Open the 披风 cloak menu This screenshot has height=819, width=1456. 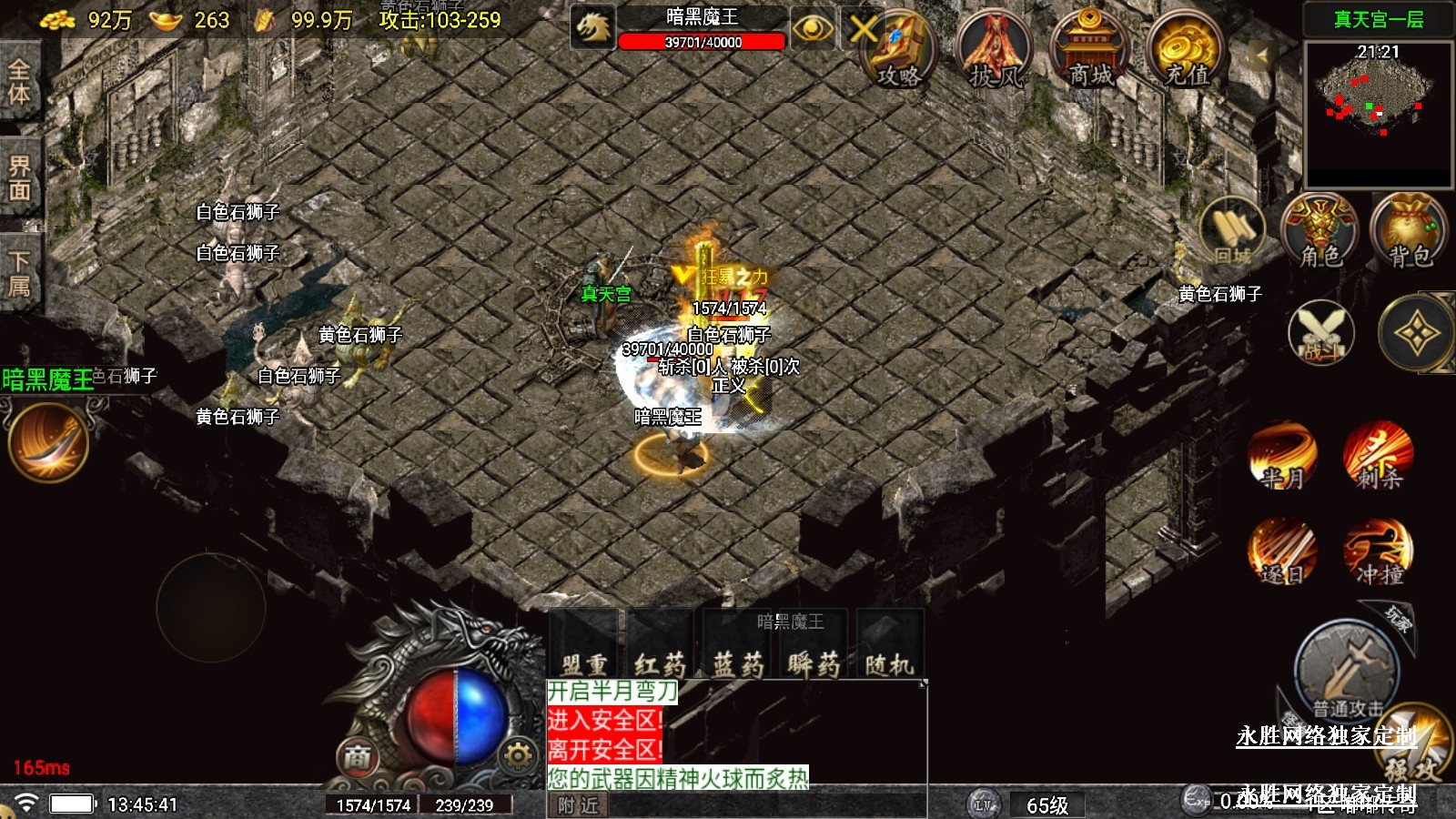tap(995, 52)
